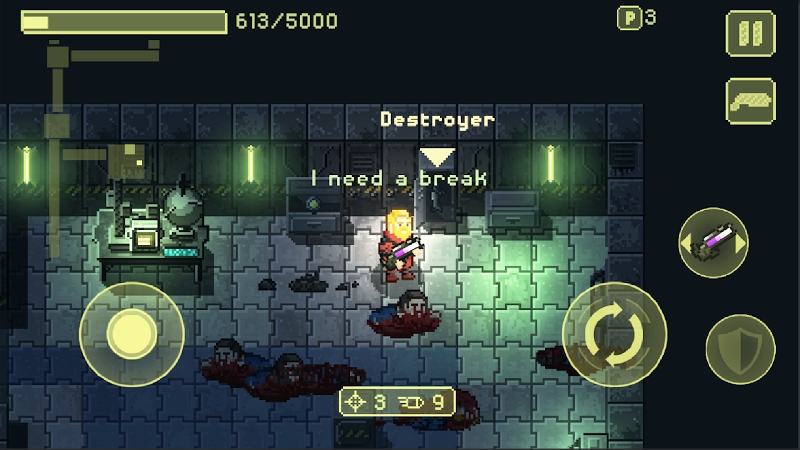800x450 pixels.
Task: Tap the circular arrows reload button
Action: 614,334
